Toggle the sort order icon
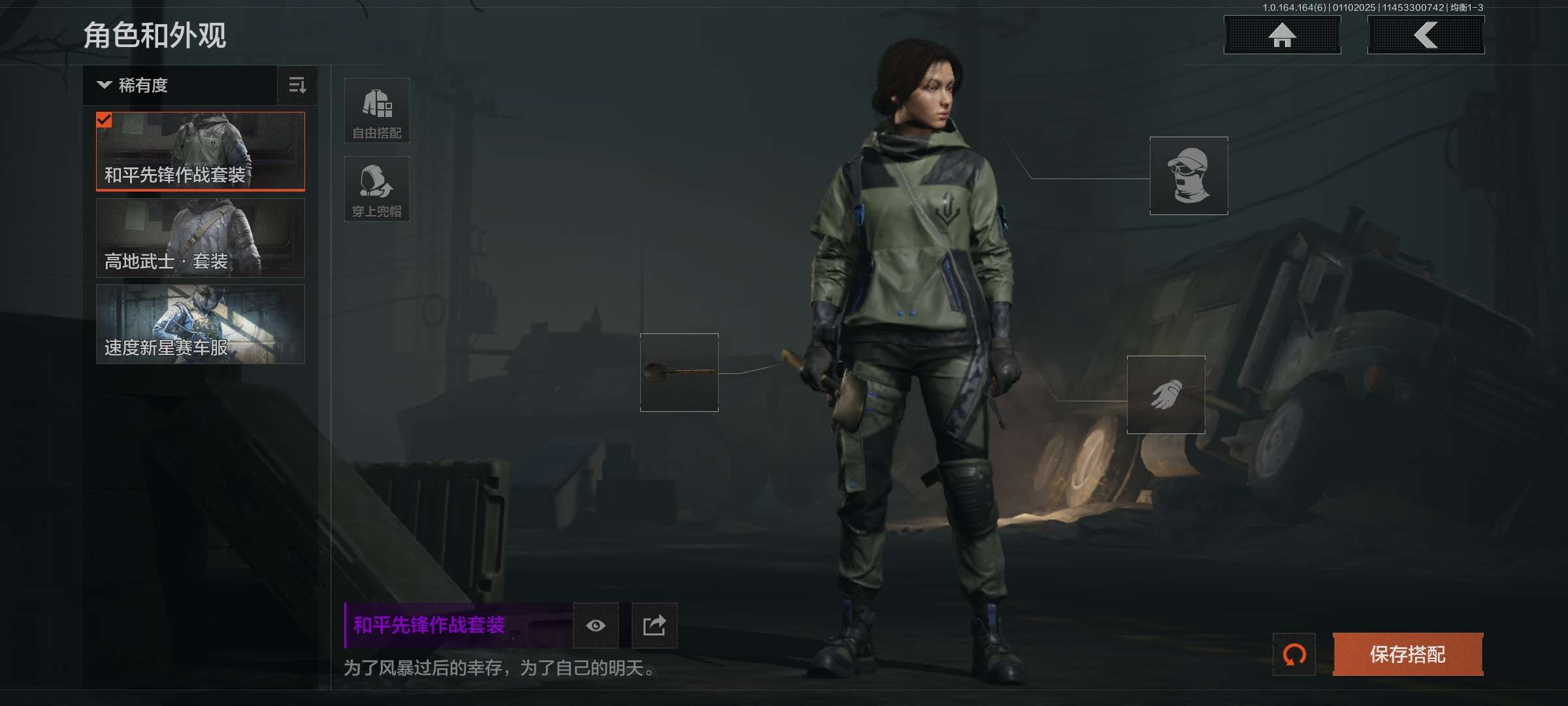This screenshot has height=706, width=1568. [297, 86]
